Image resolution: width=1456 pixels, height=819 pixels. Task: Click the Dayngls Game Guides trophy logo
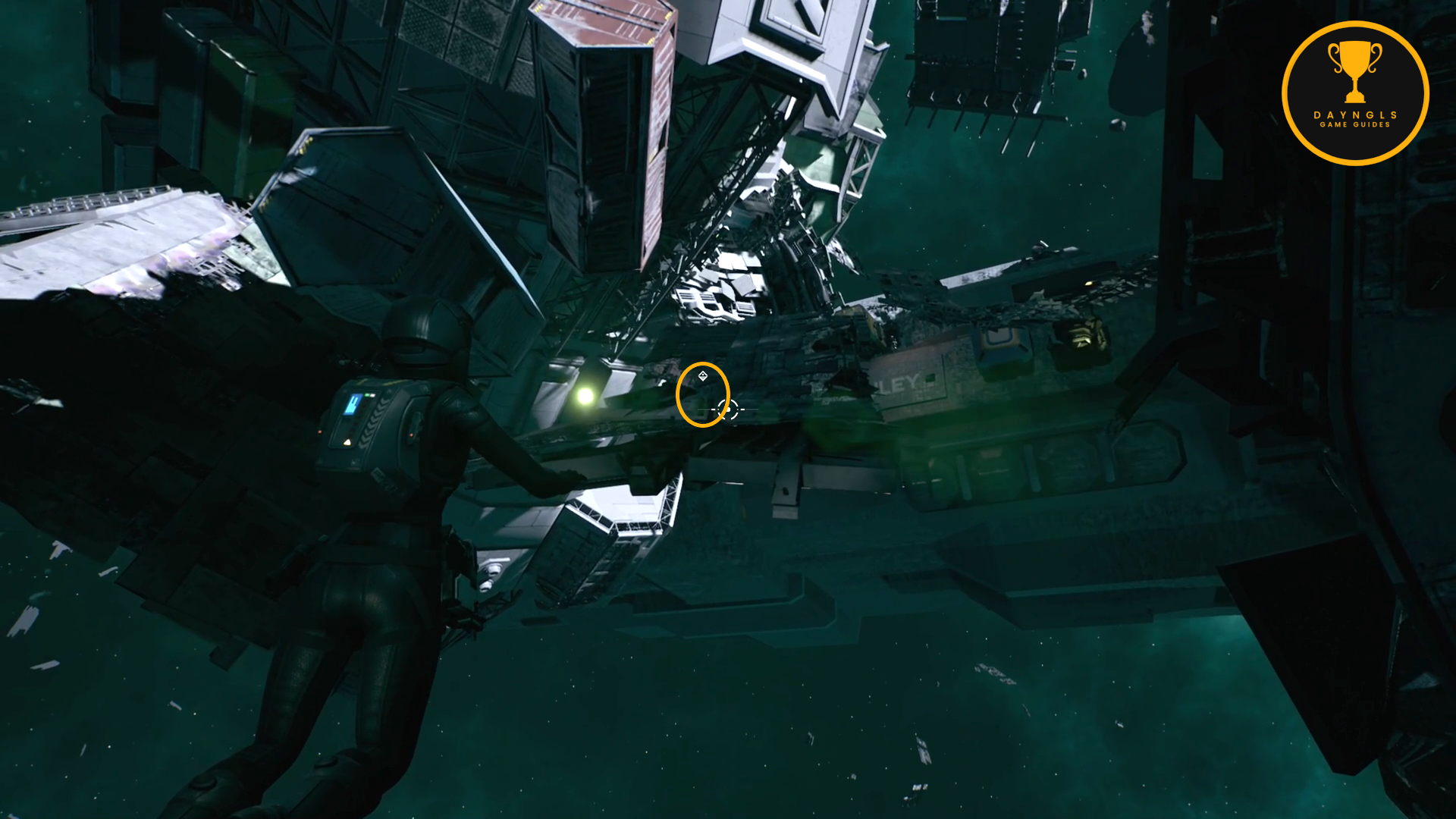(1354, 93)
